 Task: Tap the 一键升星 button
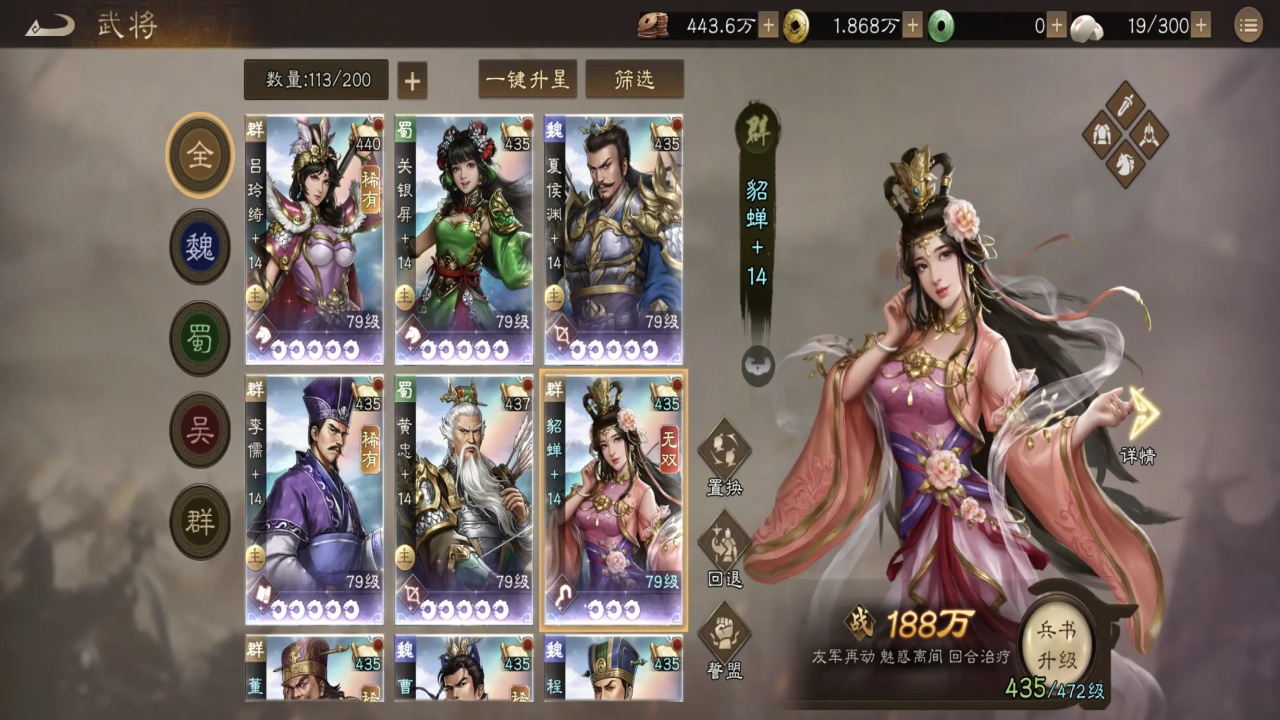[x=527, y=80]
